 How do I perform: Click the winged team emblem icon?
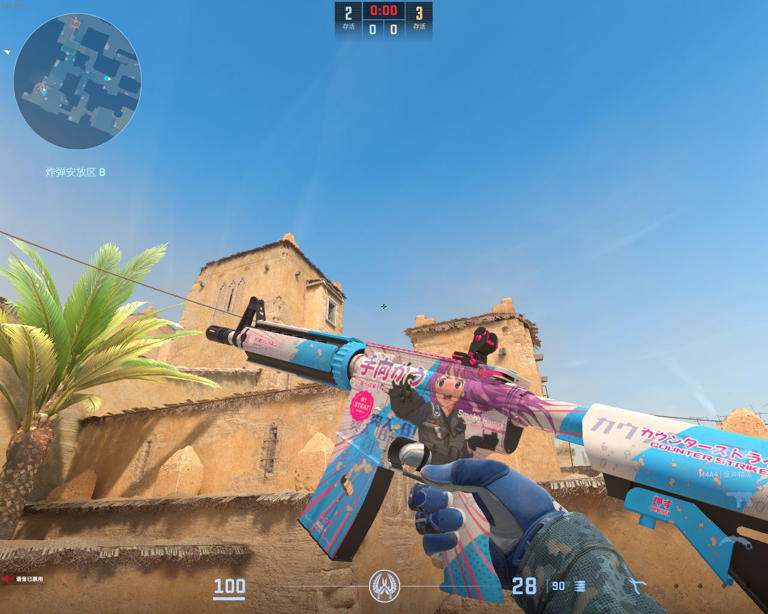384,585
